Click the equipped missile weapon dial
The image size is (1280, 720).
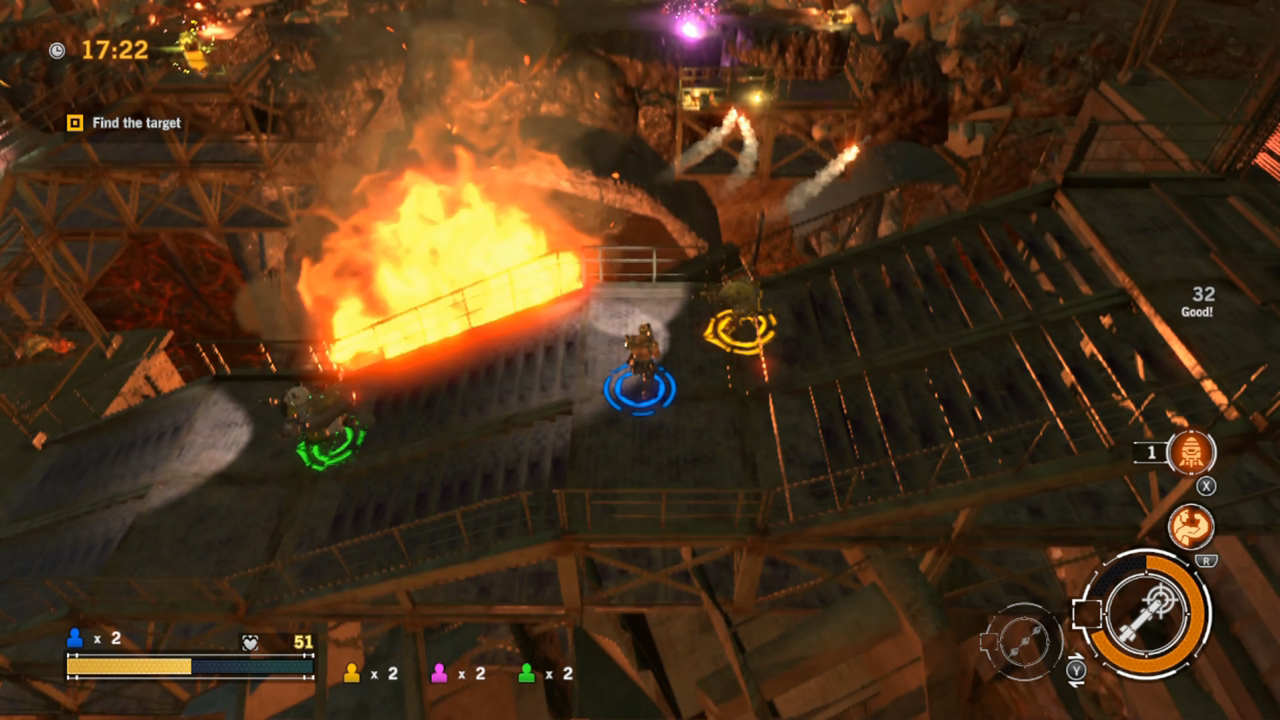[1146, 612]
